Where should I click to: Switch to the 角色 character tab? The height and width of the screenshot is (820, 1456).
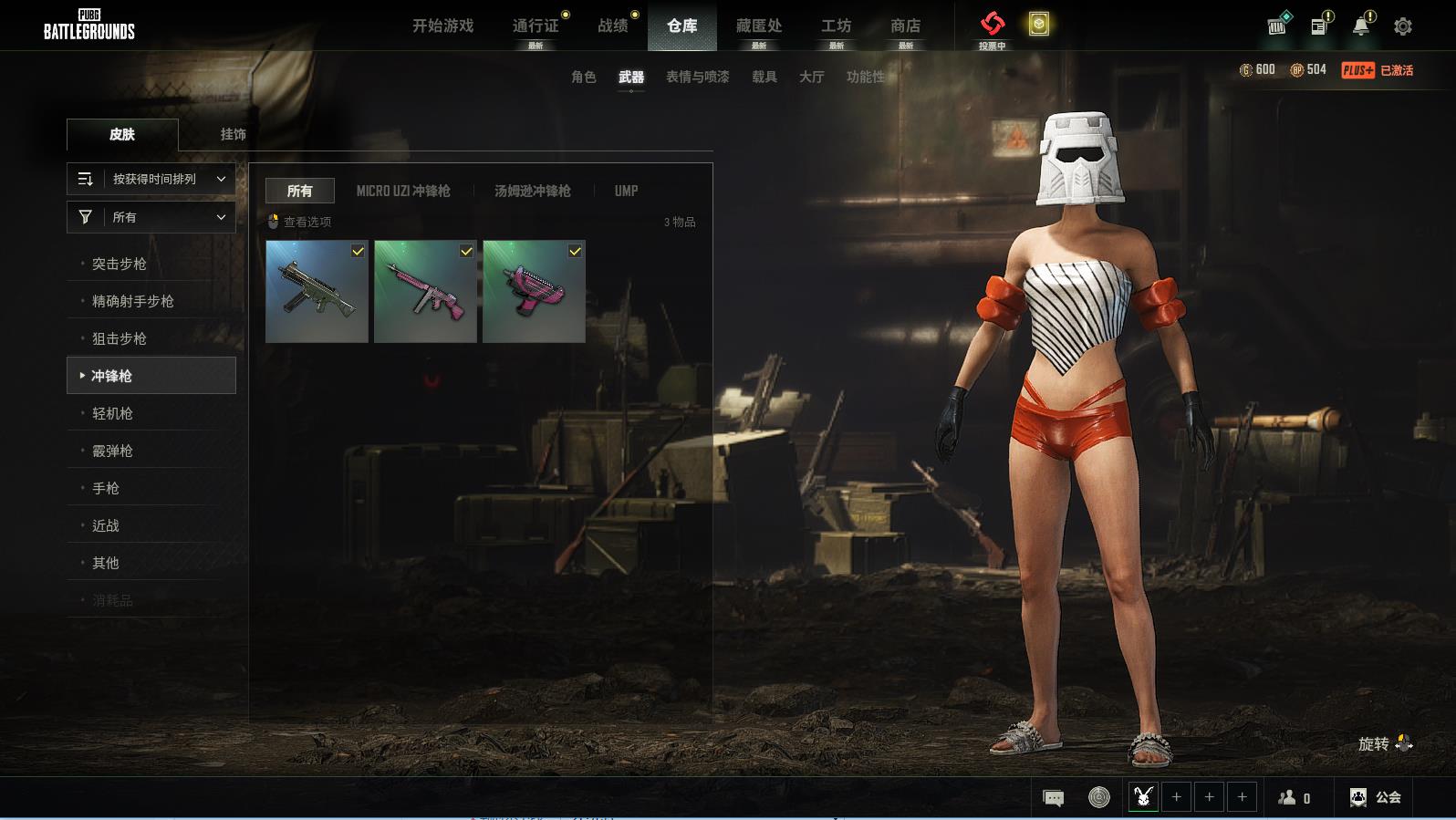584,77
